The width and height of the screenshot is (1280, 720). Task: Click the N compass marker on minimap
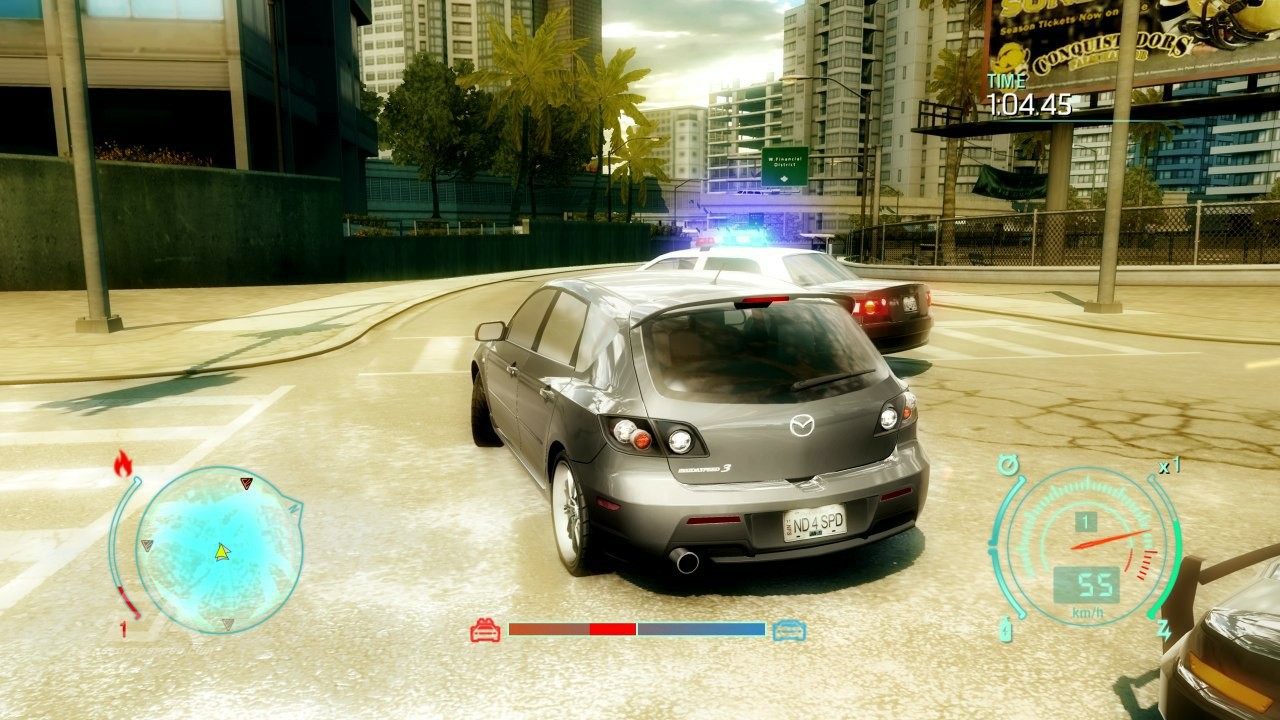pyautogui.click(x=291, y=510)
